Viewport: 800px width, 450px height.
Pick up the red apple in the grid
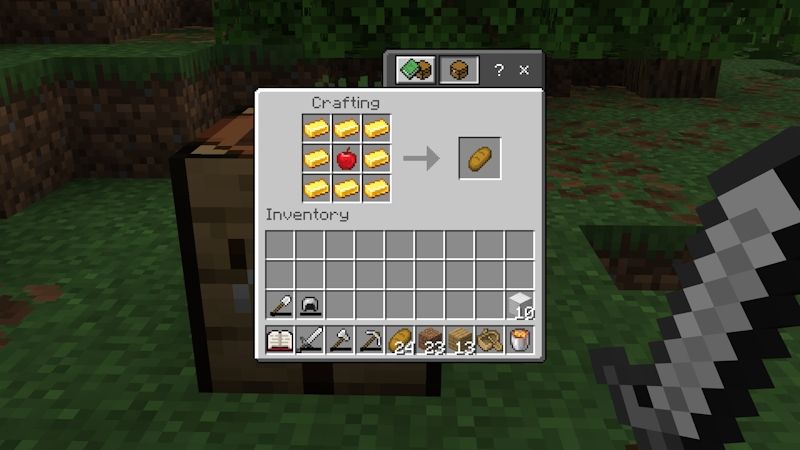pyautogui.click(x=346, y=158)
